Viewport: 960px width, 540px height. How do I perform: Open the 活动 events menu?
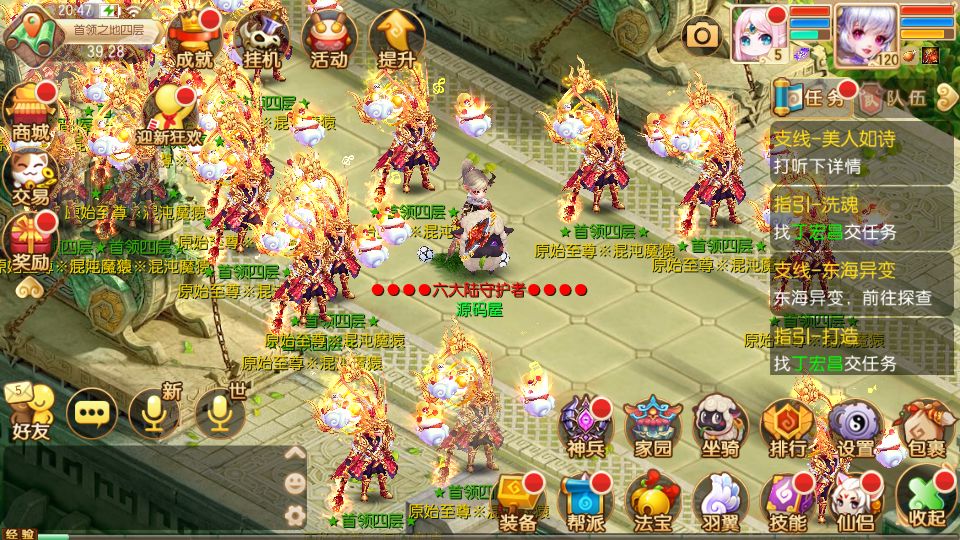(x=329, y=40)
